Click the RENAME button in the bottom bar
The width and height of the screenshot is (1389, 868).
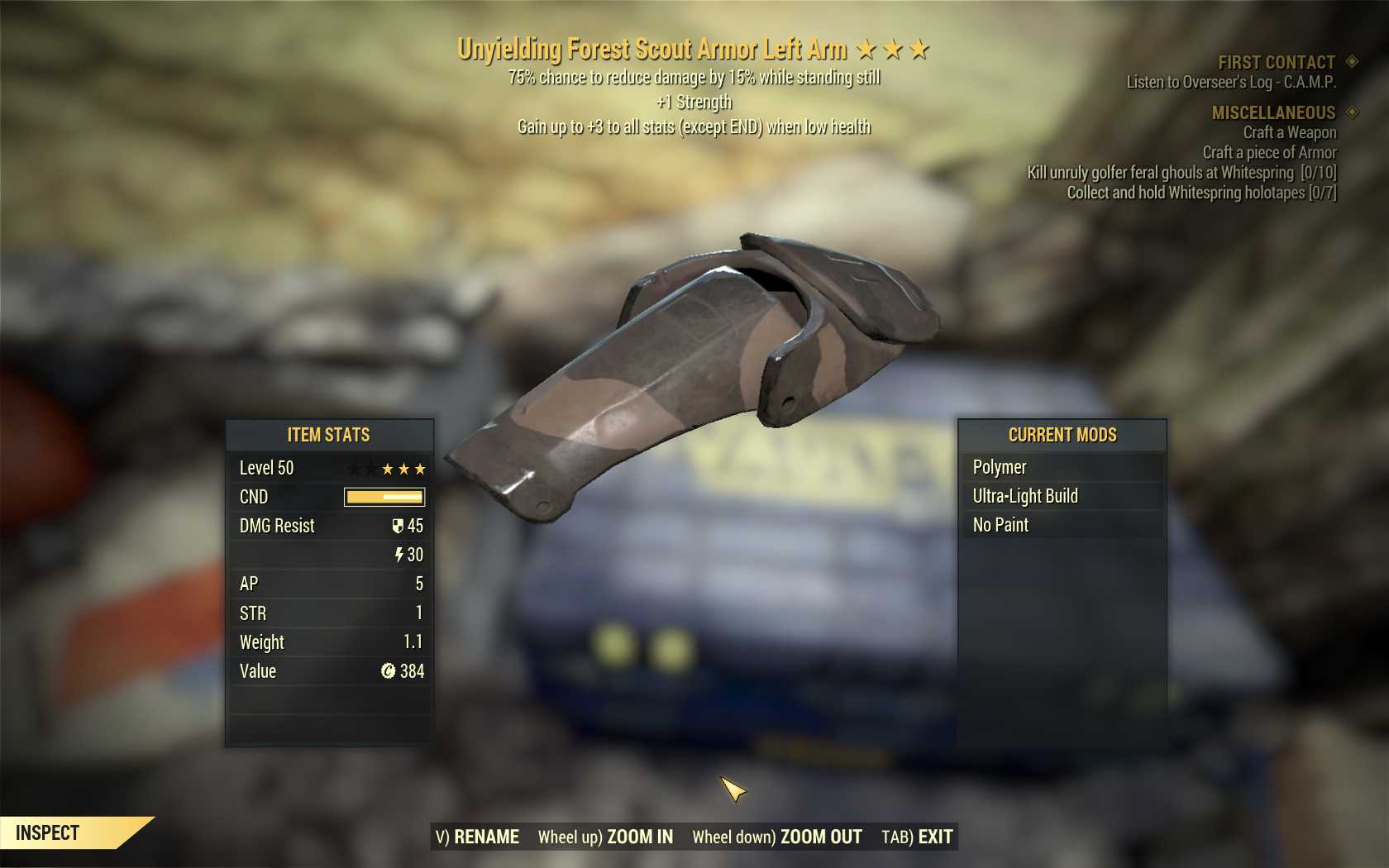pos(478,837)
